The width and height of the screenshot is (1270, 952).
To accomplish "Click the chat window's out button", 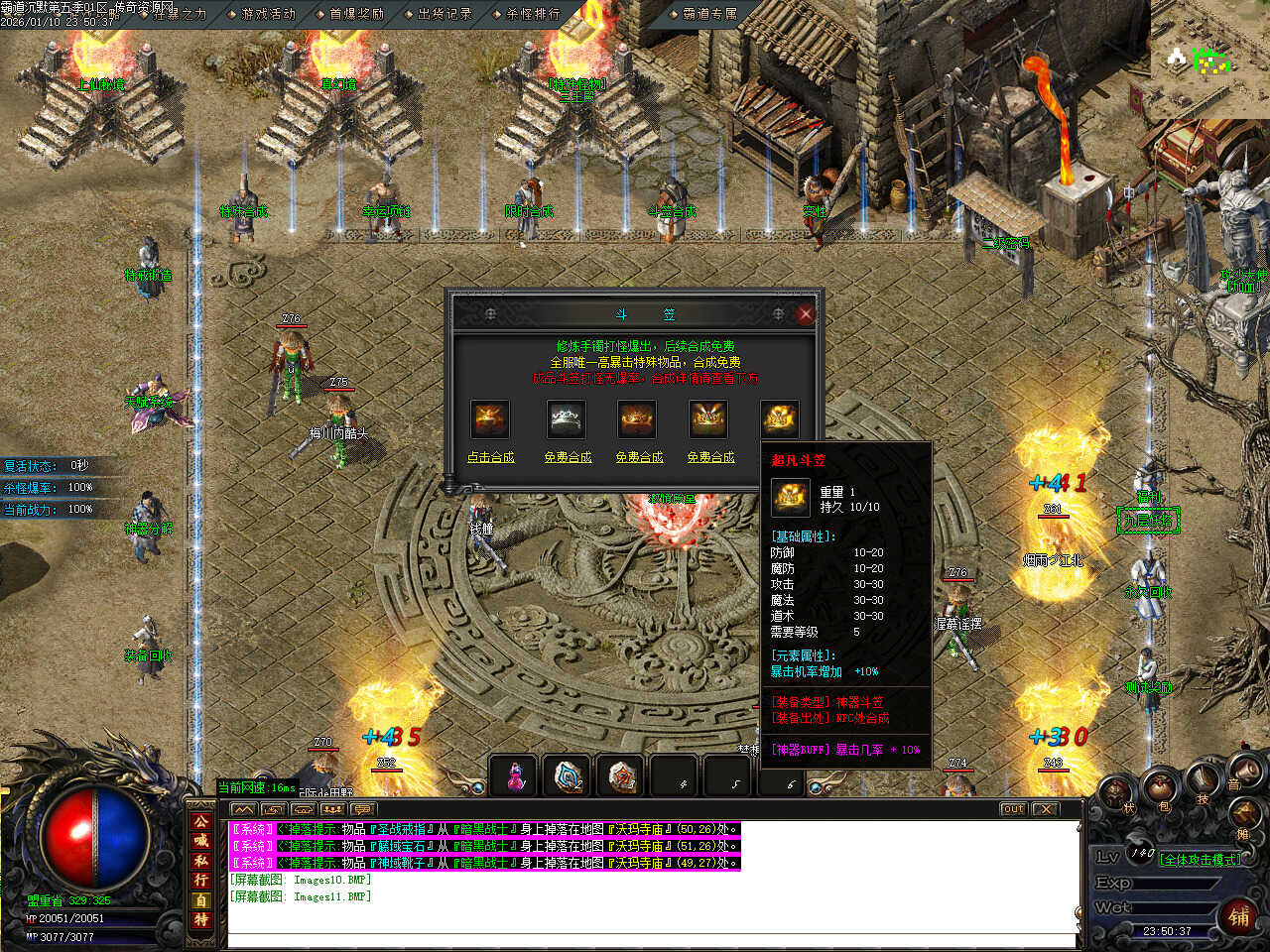I will coord(1012,809).
